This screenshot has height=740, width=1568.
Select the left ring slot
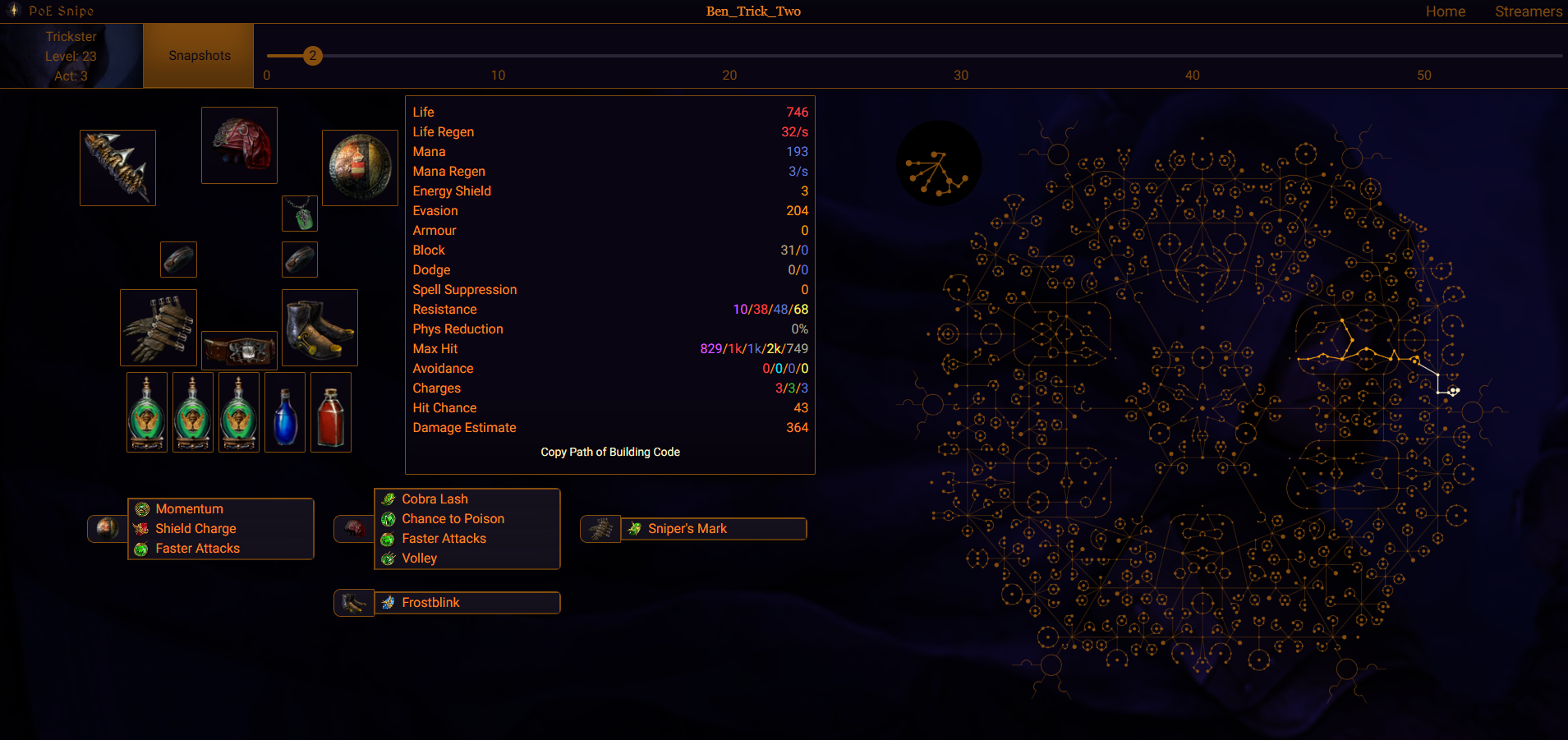pyautogui.click(x=178, y=259)
